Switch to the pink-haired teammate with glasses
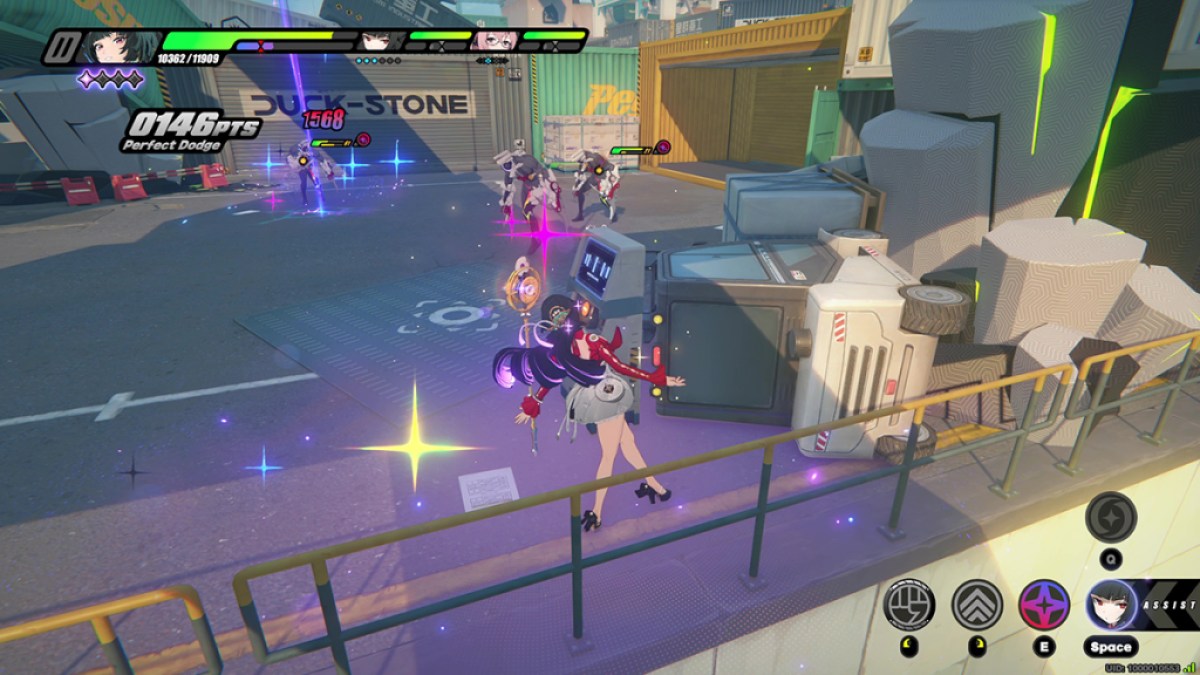Viewport: 1200px width, 675px height. coord(491,41)
